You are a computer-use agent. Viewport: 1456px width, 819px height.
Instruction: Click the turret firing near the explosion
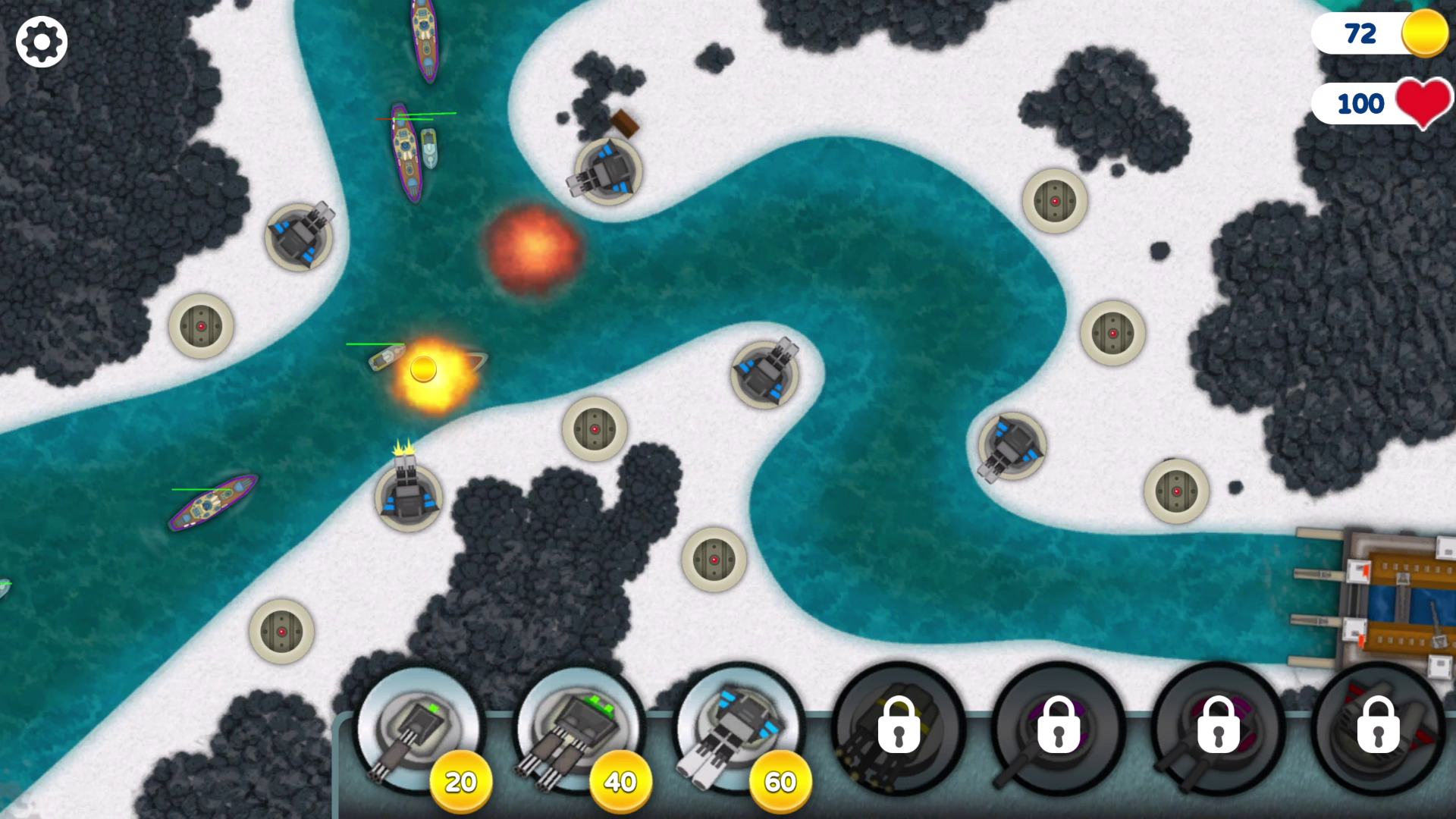406,493
